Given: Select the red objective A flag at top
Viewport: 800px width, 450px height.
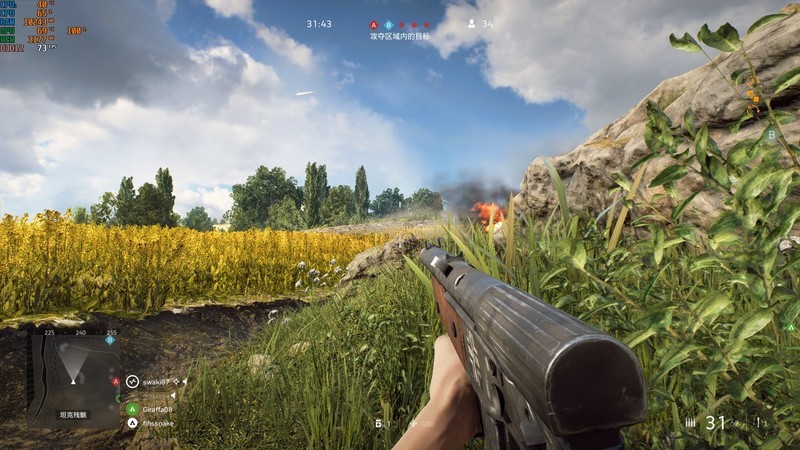Looking at the screenshot, I should coord(374,24).
